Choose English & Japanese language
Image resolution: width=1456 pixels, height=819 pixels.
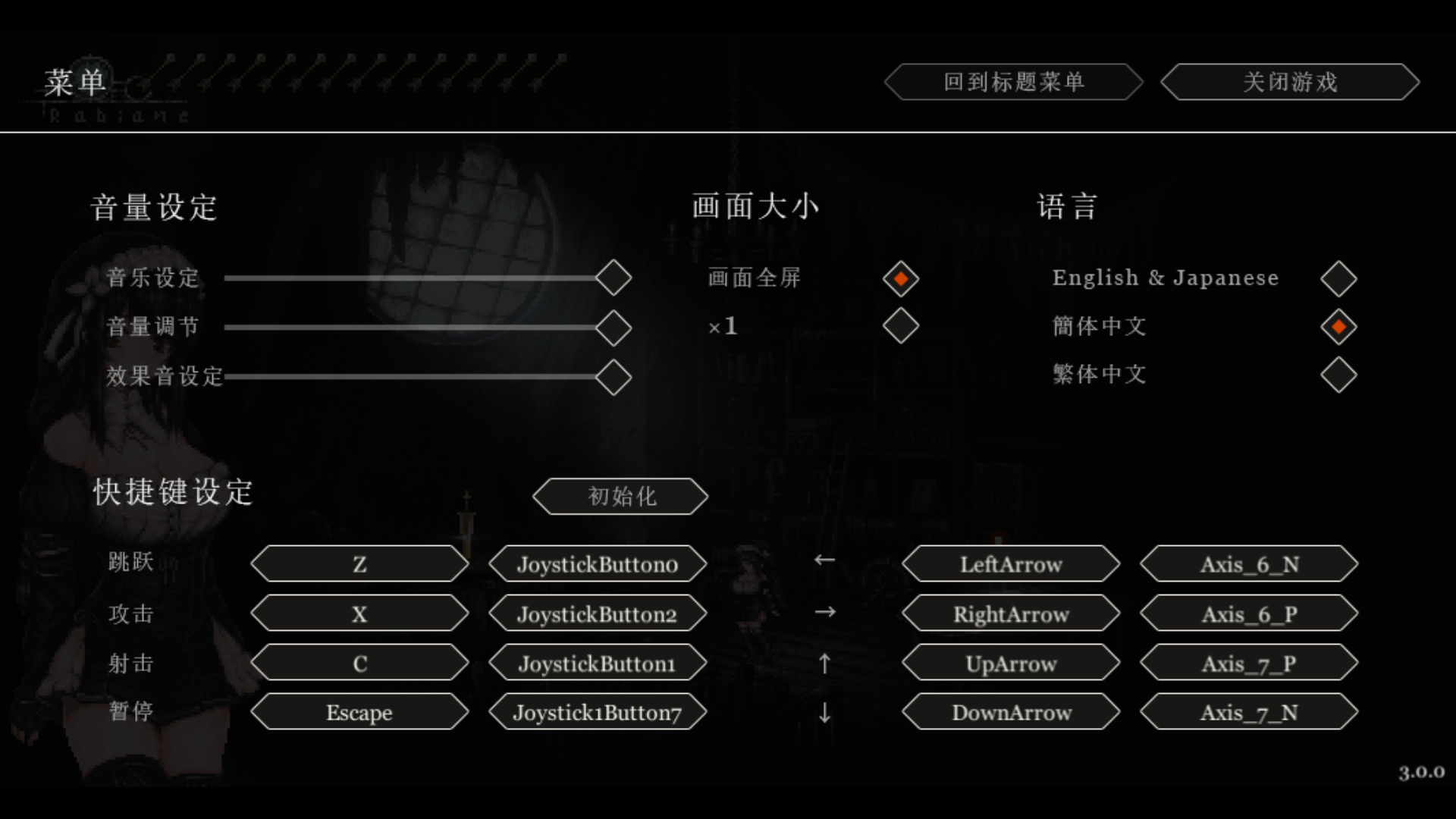(x=1338, y=279)
